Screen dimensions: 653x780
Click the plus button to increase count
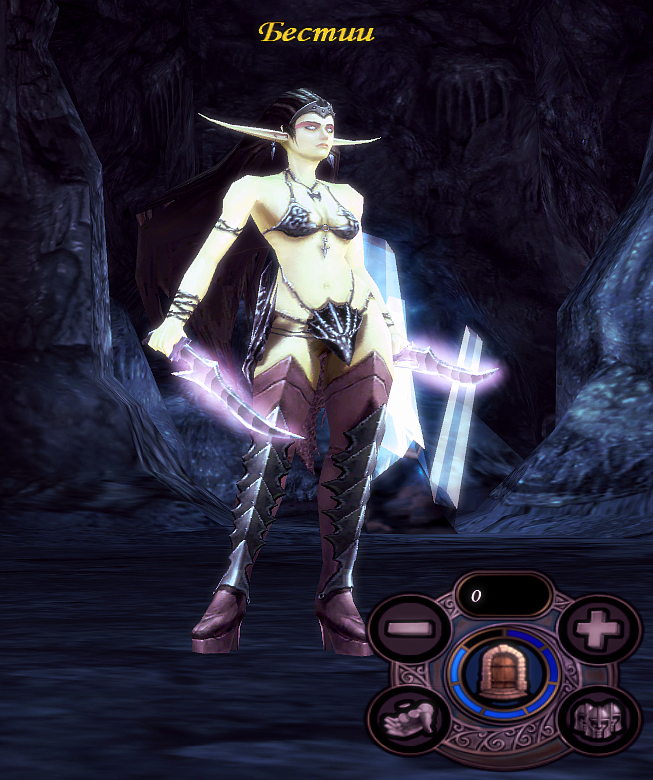click(599, 631)
